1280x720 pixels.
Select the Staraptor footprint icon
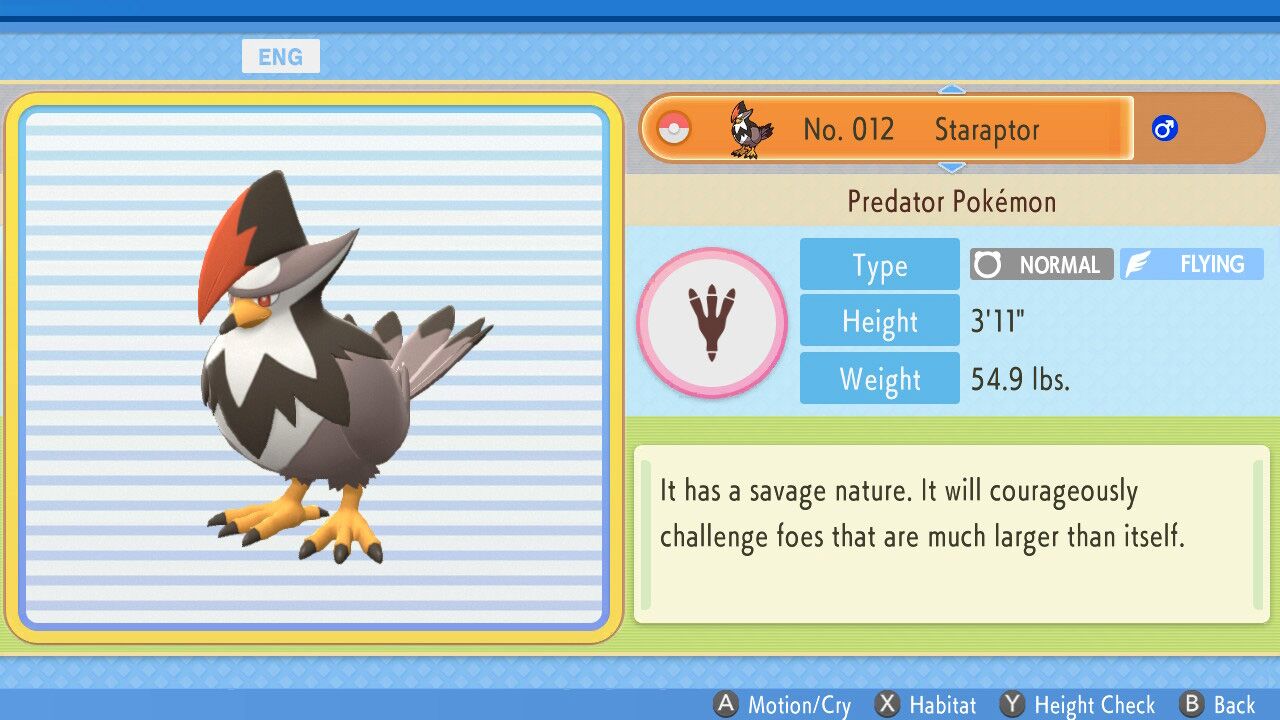pos(712,323)
